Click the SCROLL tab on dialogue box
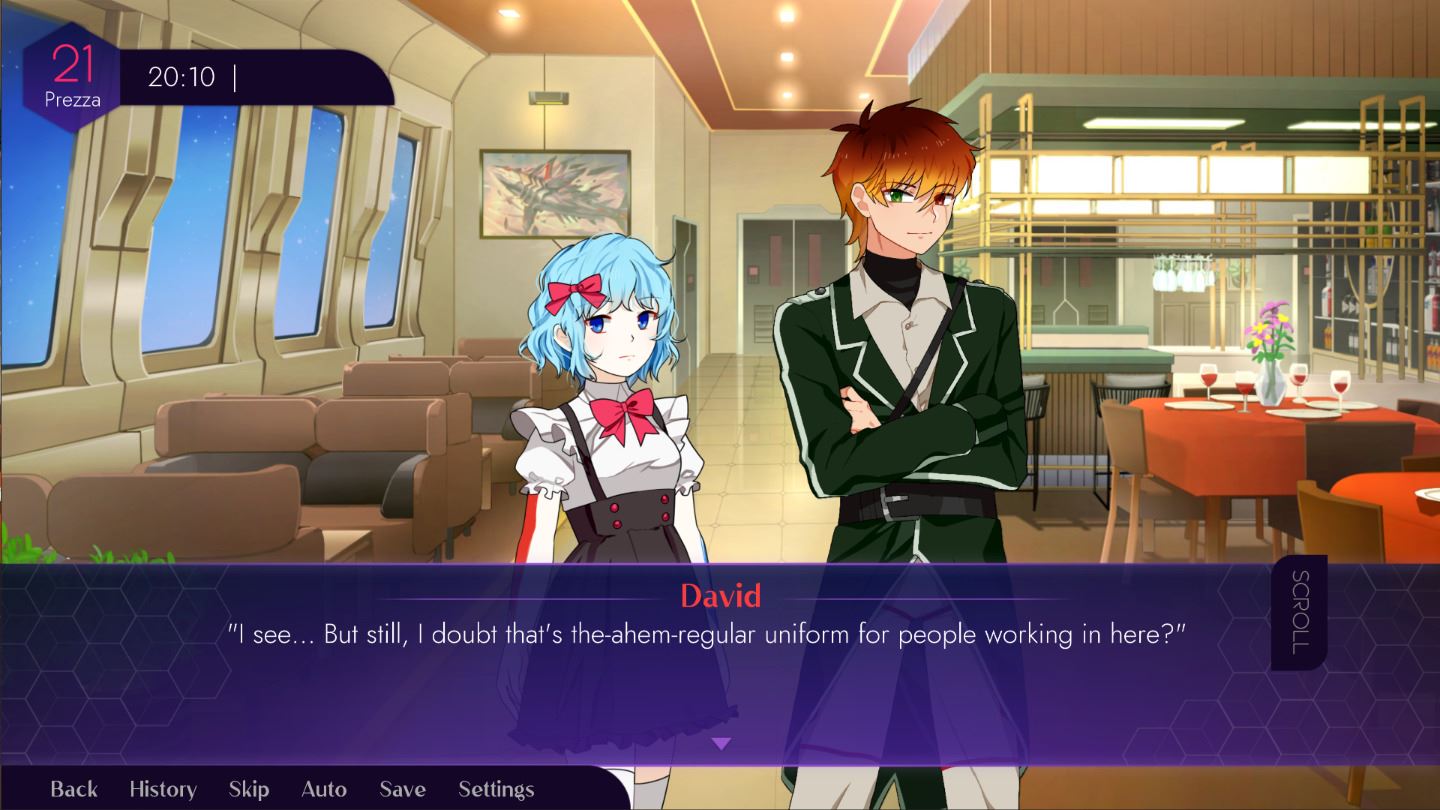The width and height of the screenshot is (1440, 810). 1299,612
